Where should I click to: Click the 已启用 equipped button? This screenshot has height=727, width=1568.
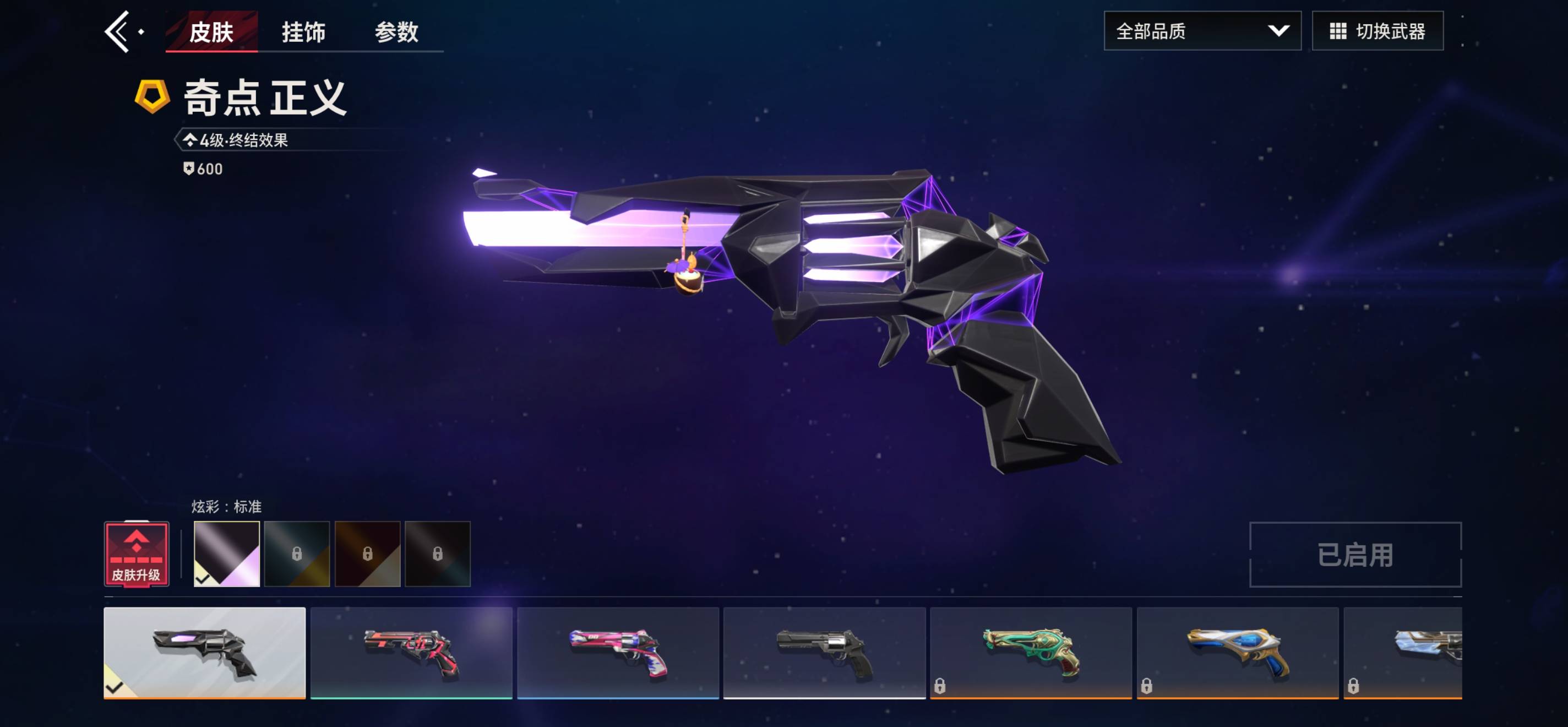(1355, 555)
